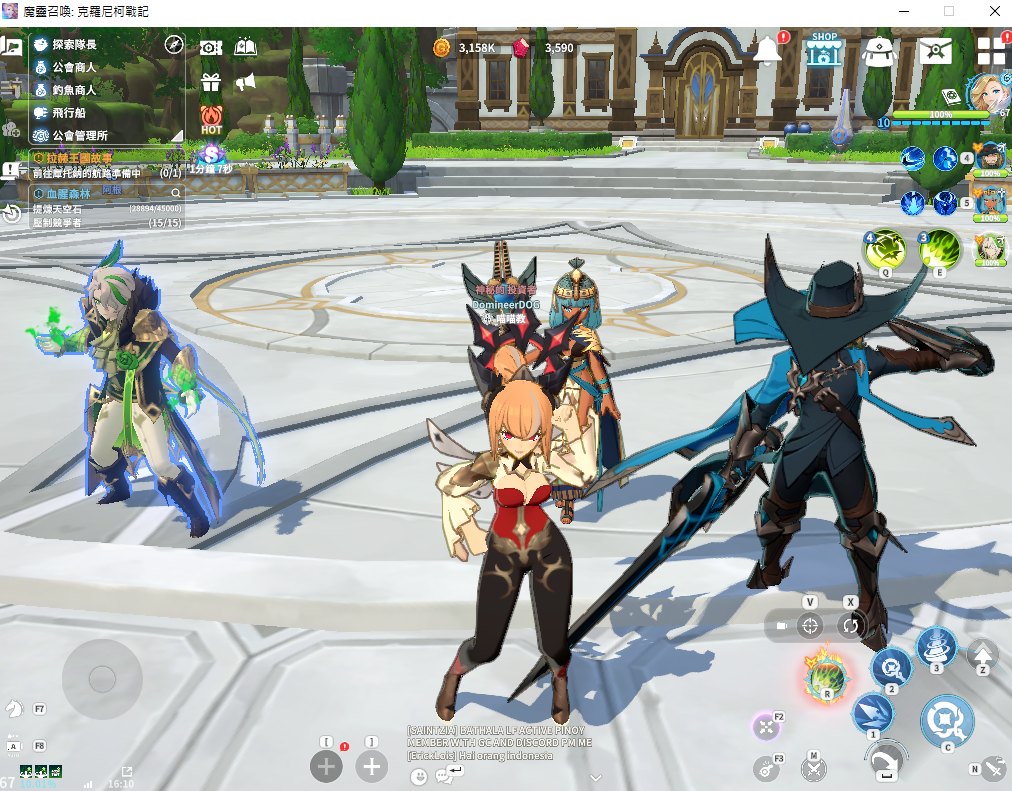This screenshot has width=1012, height=791.
Task: Open the four-square main menu grid
Action: click(991, 52)
